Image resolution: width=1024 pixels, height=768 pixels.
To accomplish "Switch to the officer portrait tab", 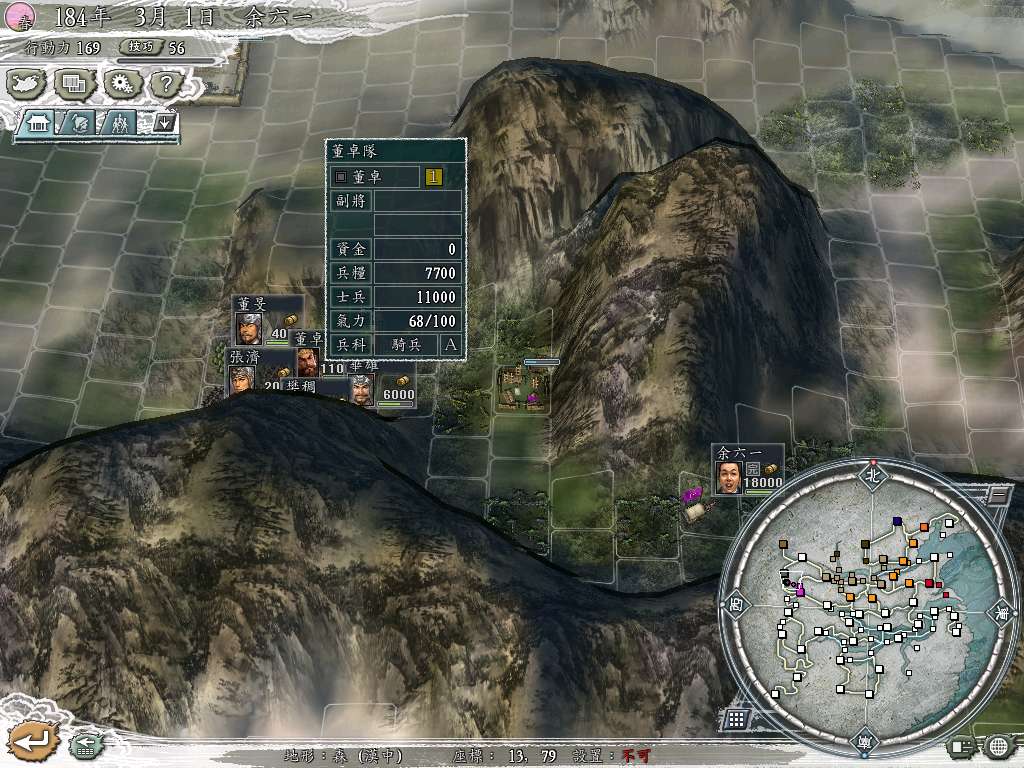I will [x=79, y=124].
